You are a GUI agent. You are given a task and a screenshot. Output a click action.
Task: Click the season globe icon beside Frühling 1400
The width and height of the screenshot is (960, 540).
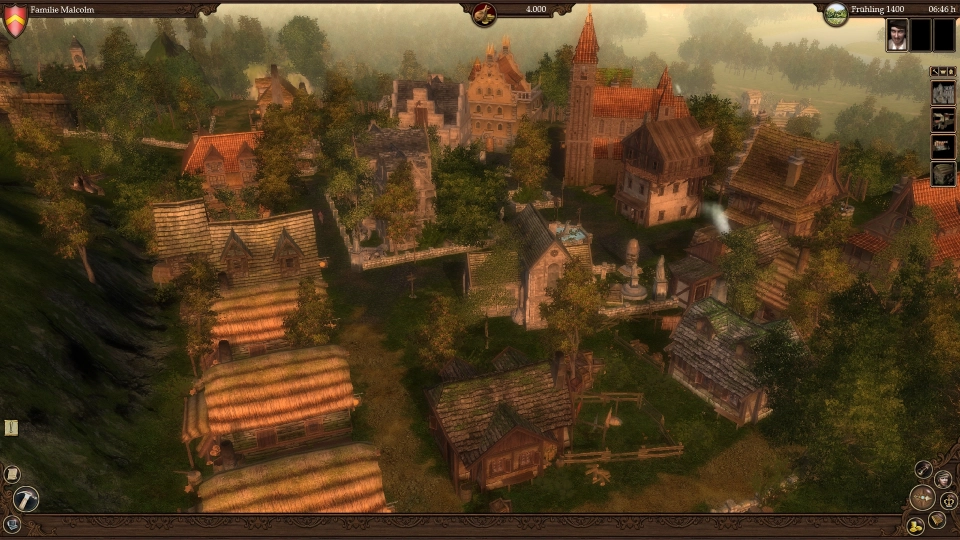(836, 14)
